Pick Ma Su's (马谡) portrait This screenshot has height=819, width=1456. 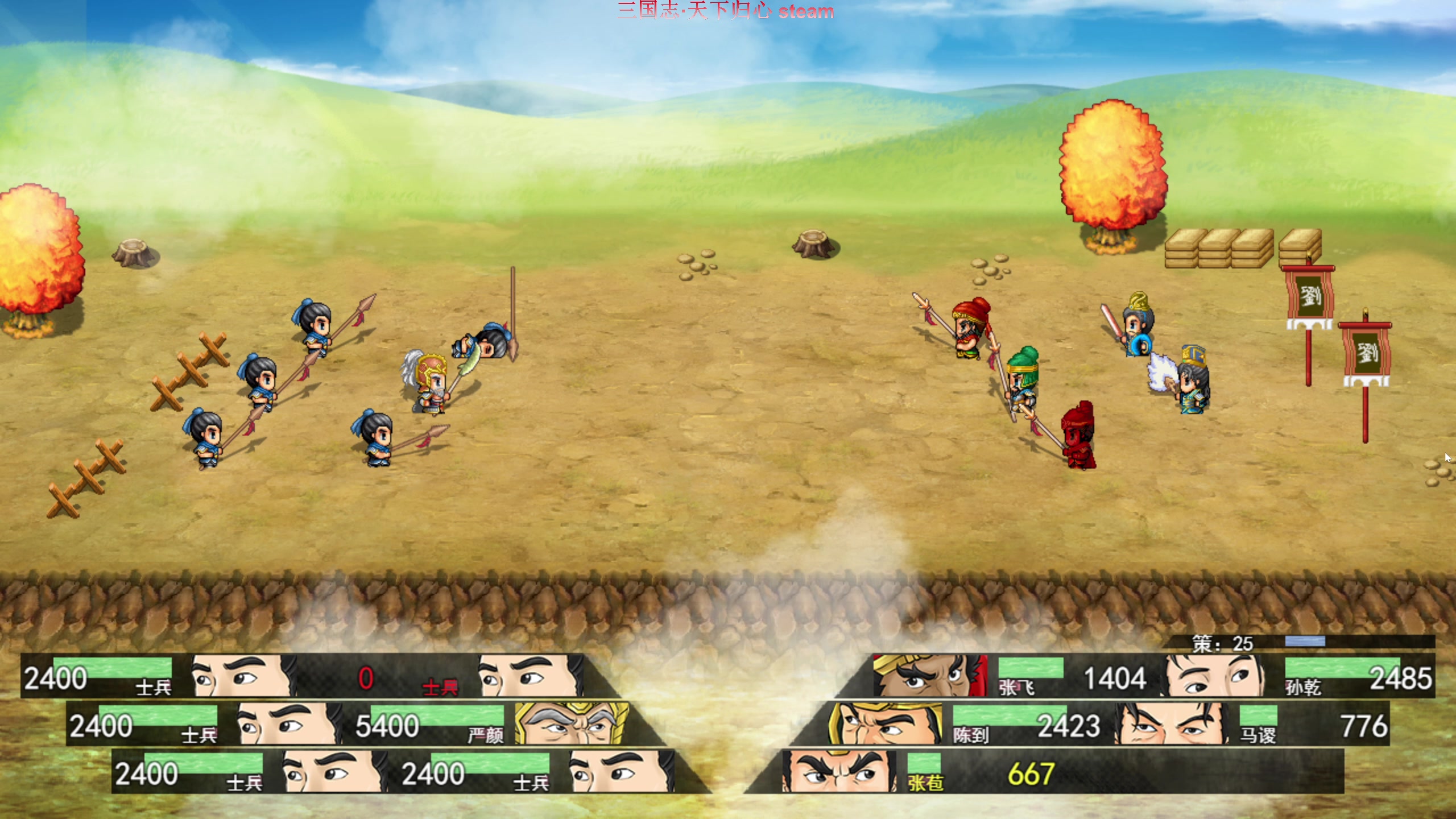(x=1170, y=724)
